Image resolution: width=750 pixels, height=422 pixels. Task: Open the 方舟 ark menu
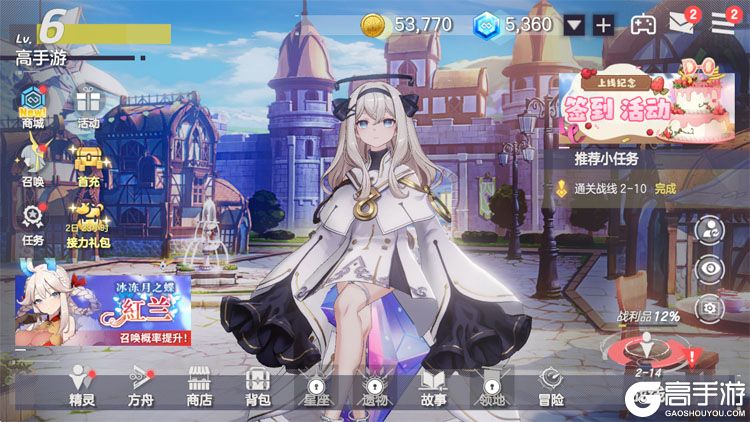(x=140, y=386)
